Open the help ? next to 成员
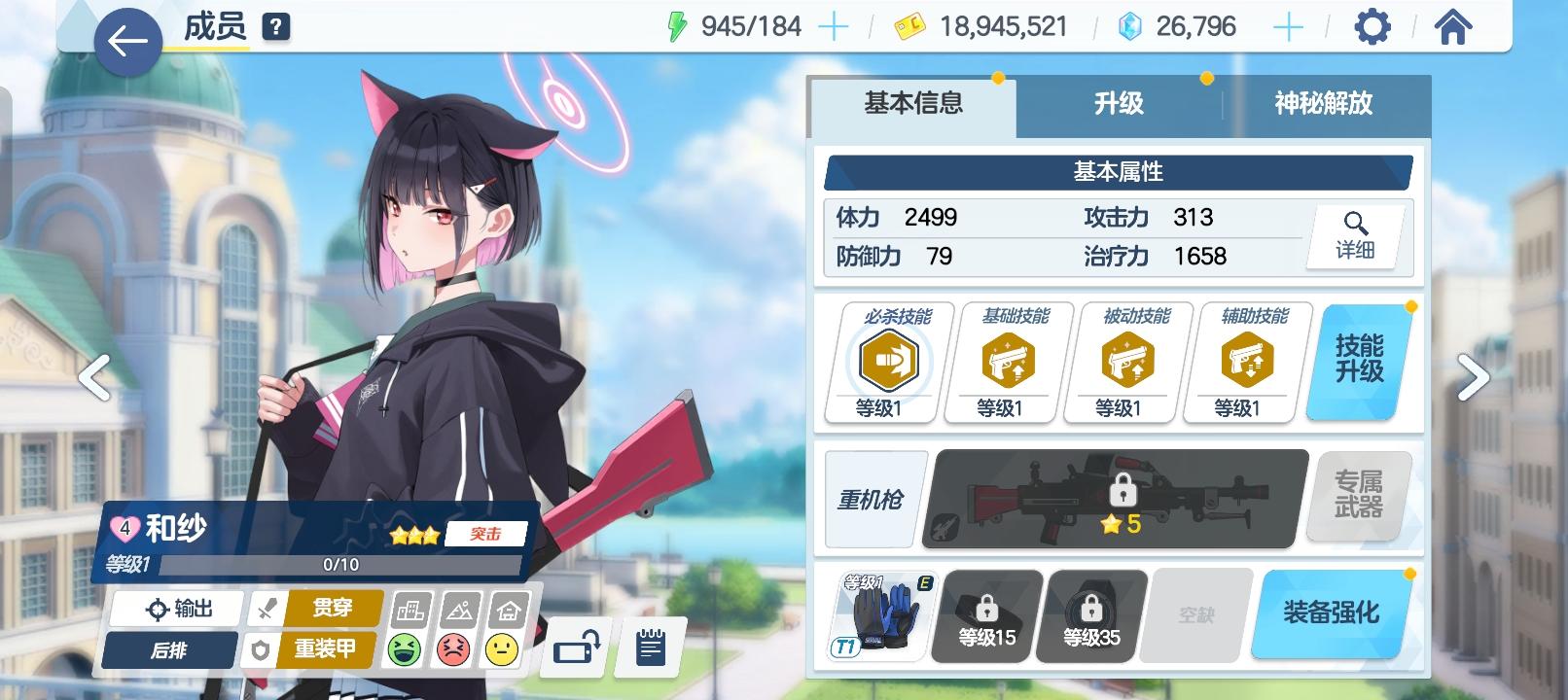Image resolution: width=1568 pixels, height=700 pixels. pos(275,24)
